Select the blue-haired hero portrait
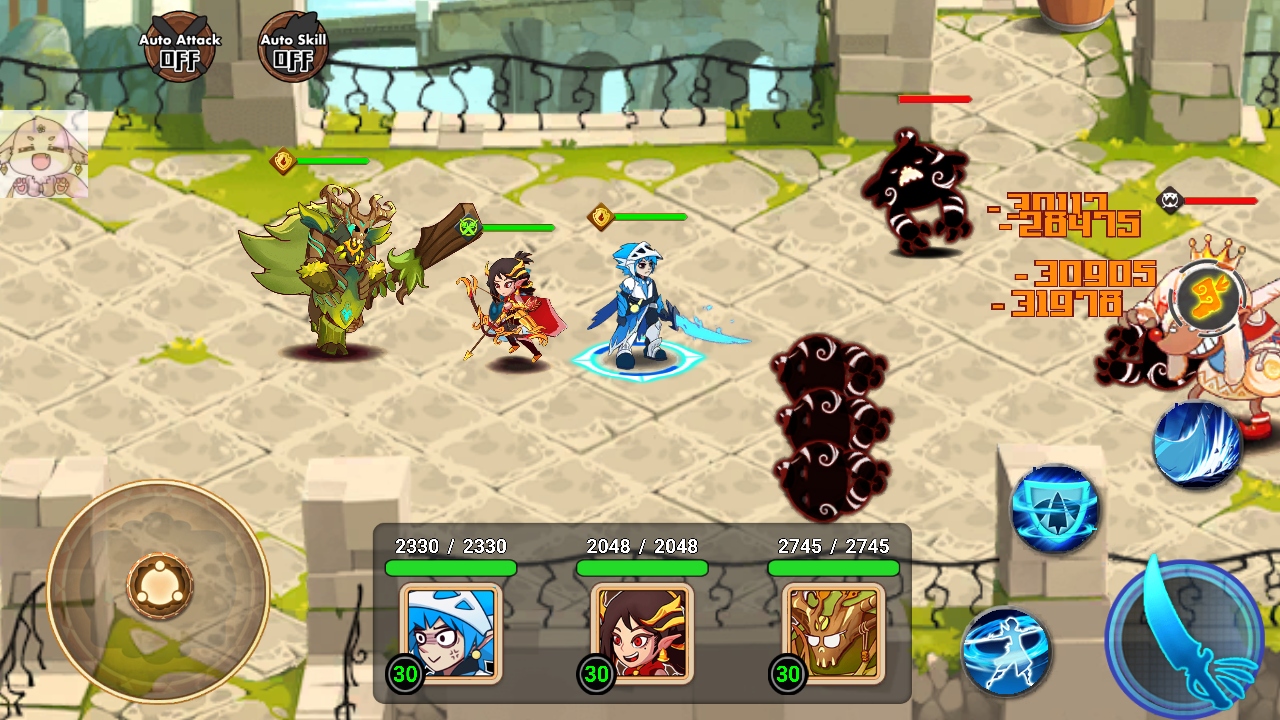Image resolution: width=1280 pixels, height=720 pixels. pos(450,633)
